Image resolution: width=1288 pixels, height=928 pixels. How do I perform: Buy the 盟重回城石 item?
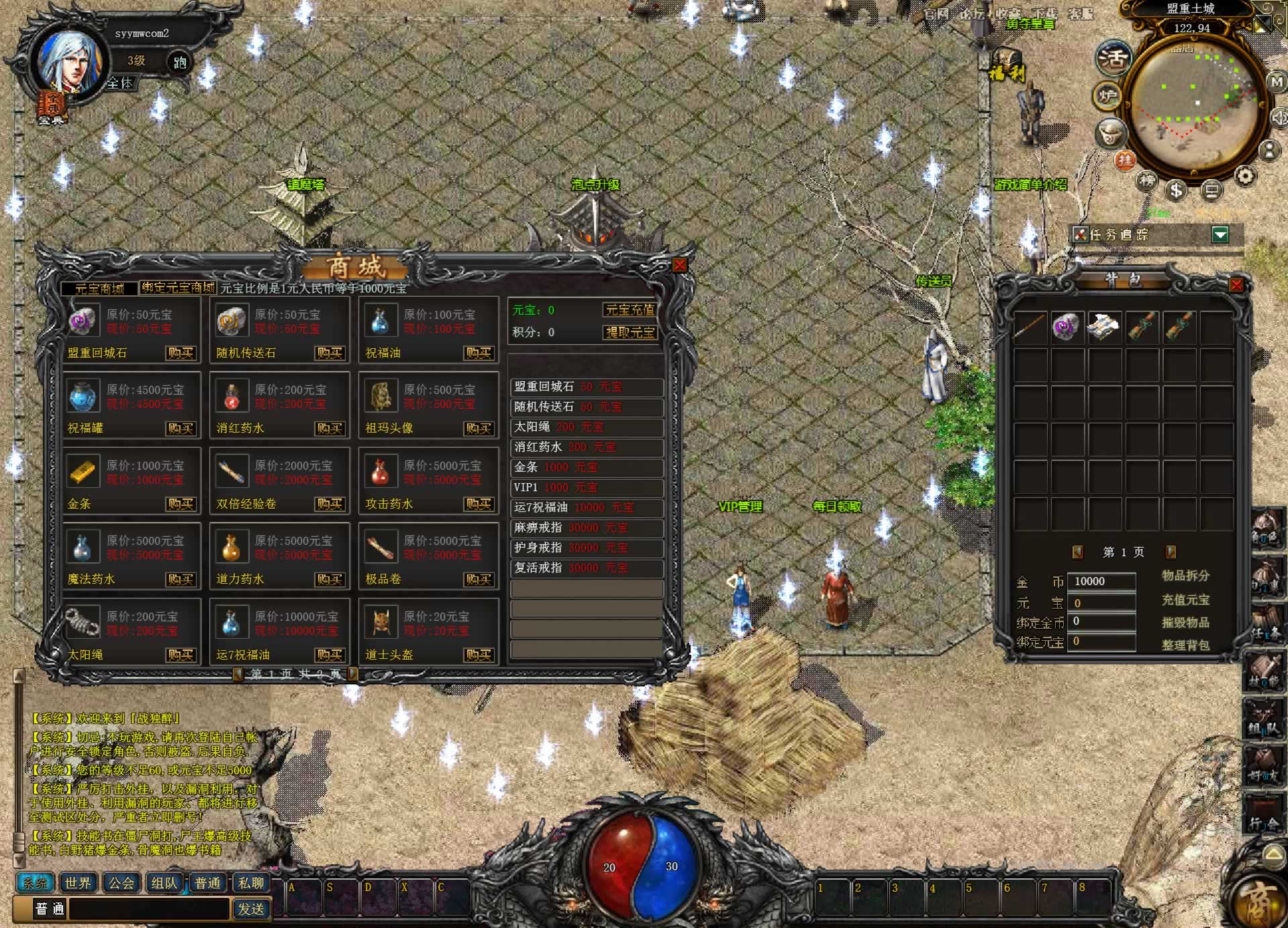pyautogui.click(x=180, y=353)
